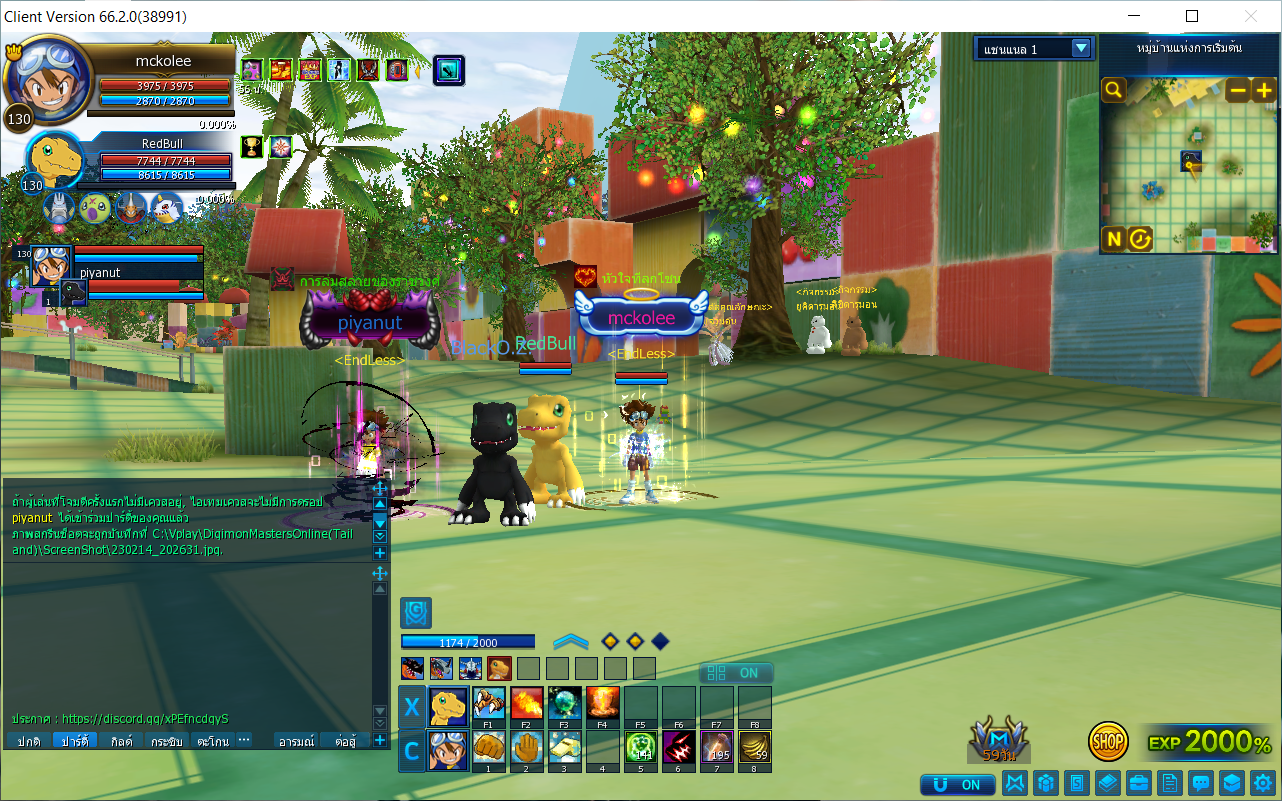This screenshot has width=1282, height=801.
Task: Open the speech bubble chat icon
Action: click(x=1201, y=783)
